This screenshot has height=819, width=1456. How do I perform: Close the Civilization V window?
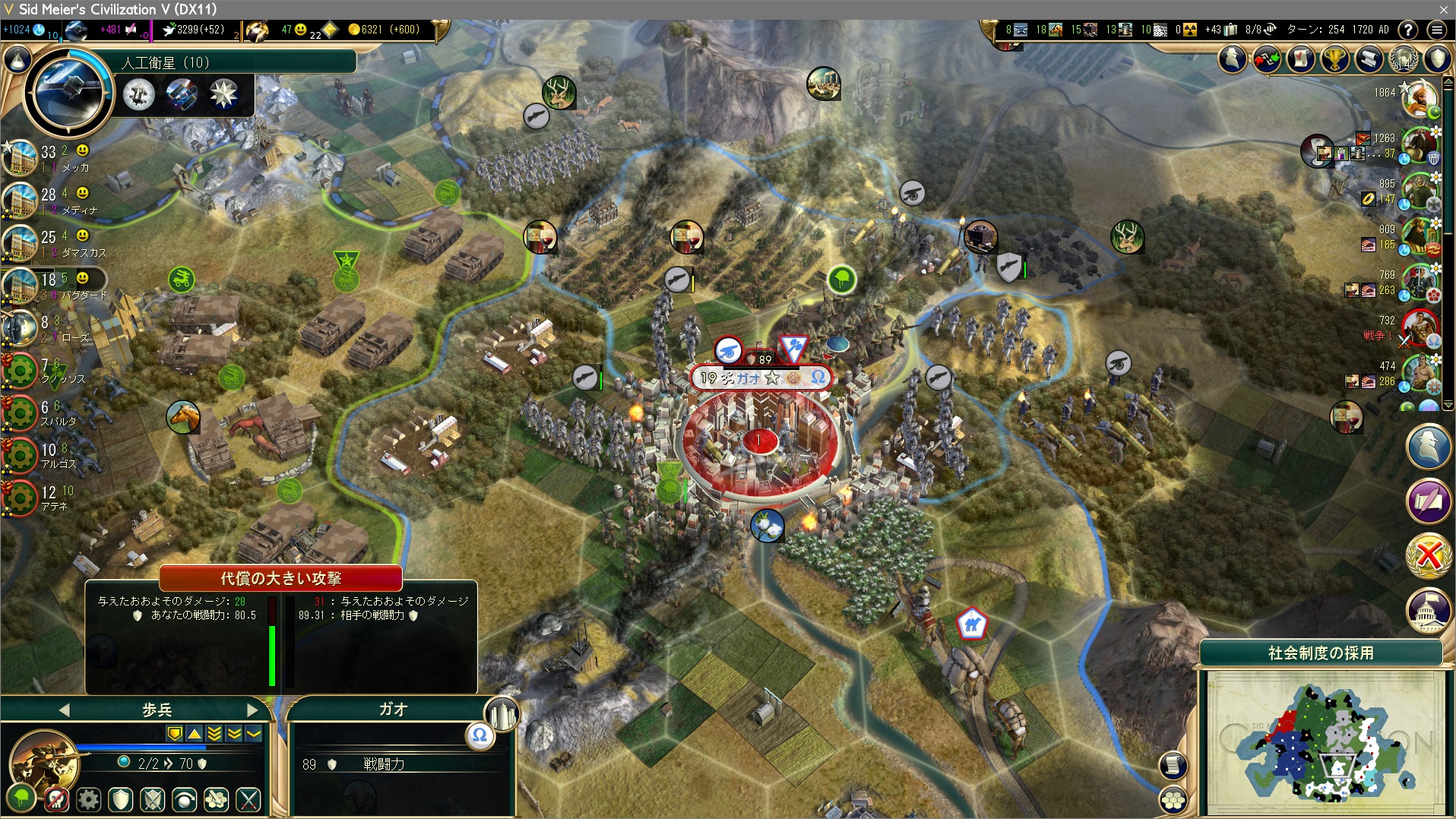pyautogui.click(x=1443, y=9)
